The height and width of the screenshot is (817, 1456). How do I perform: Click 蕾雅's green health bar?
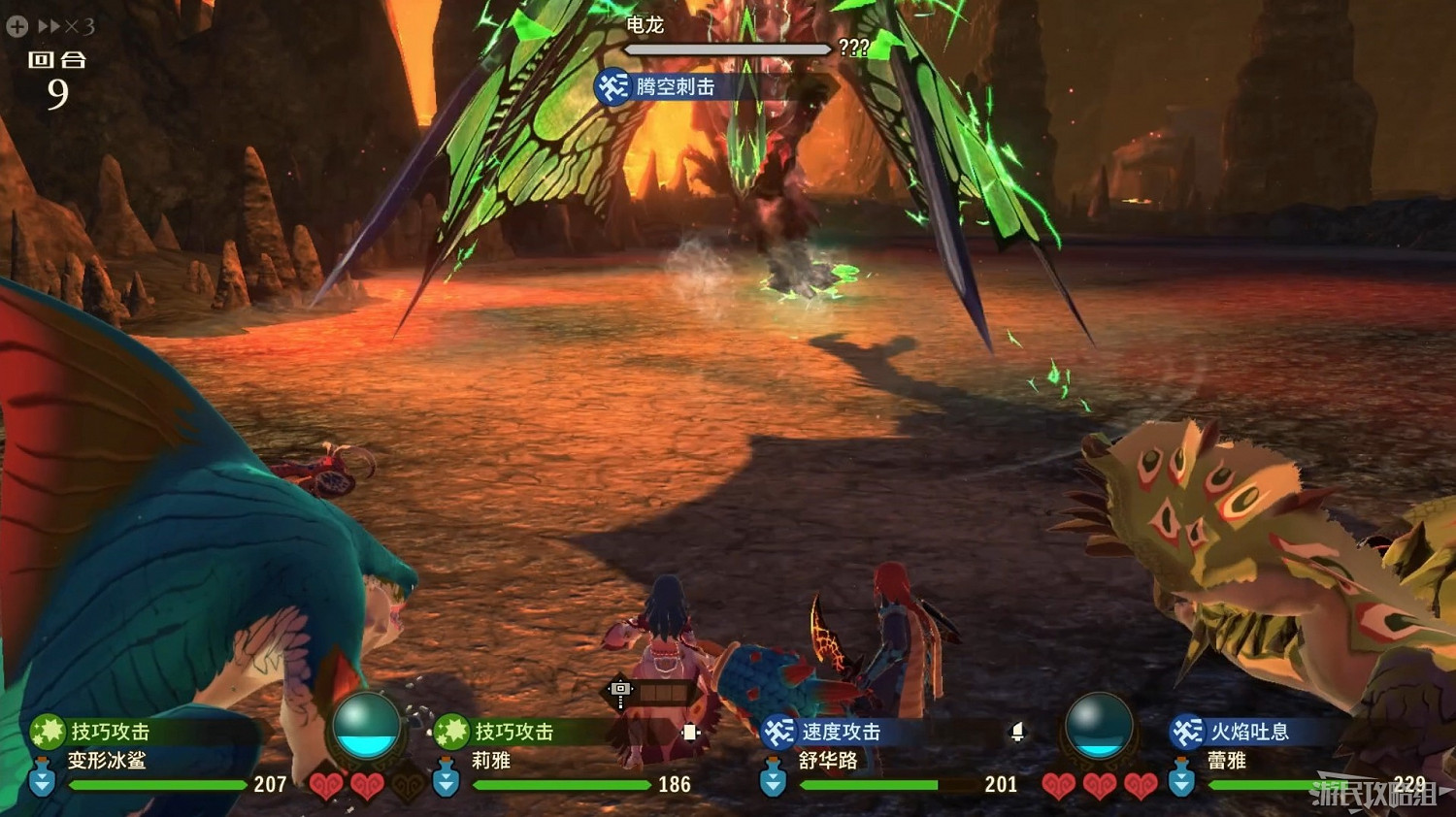1281,784
